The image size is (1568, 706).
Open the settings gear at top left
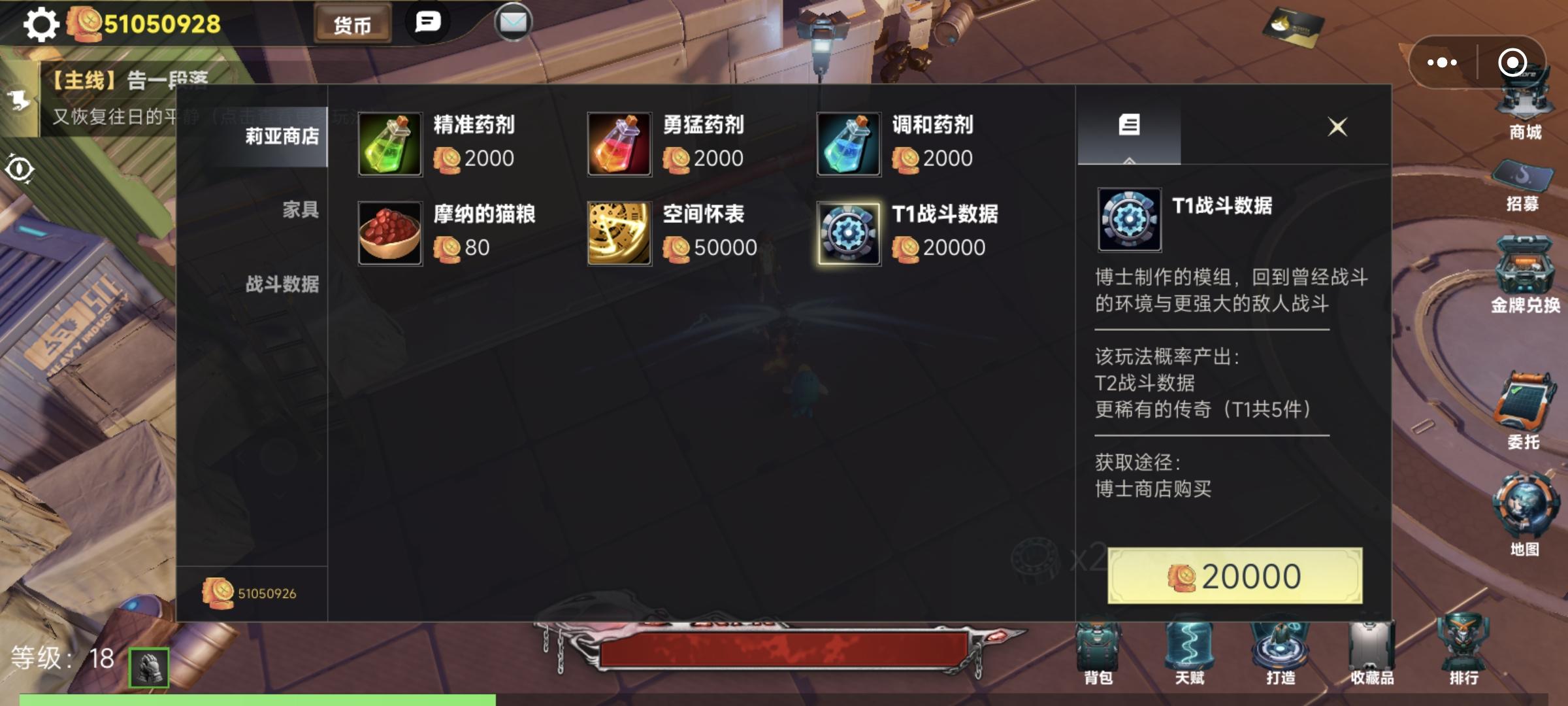tap(41, 24)
